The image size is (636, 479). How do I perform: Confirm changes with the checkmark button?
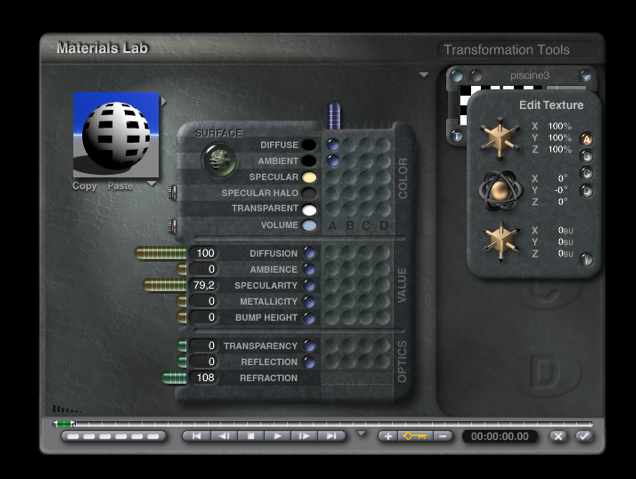pyautogui.click(x=583, y=436)
